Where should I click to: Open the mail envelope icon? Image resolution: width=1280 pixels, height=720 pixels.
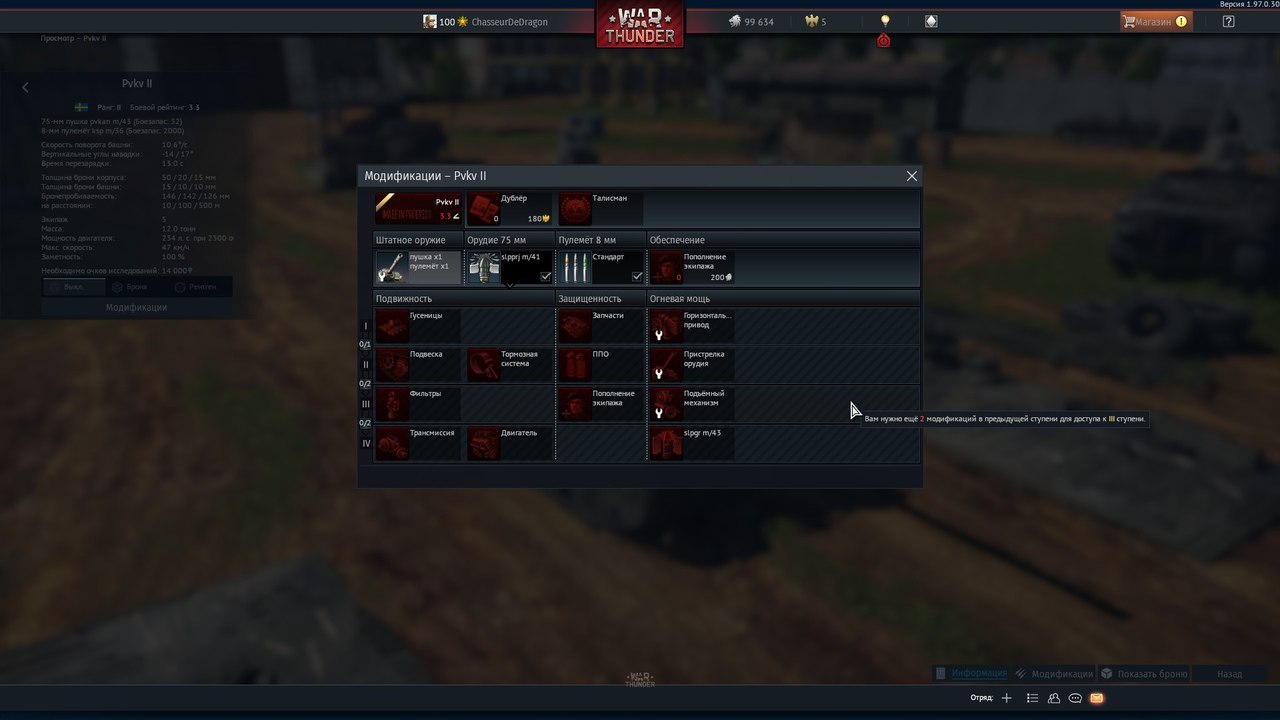pyautogui.click(x=1097, y=698)
